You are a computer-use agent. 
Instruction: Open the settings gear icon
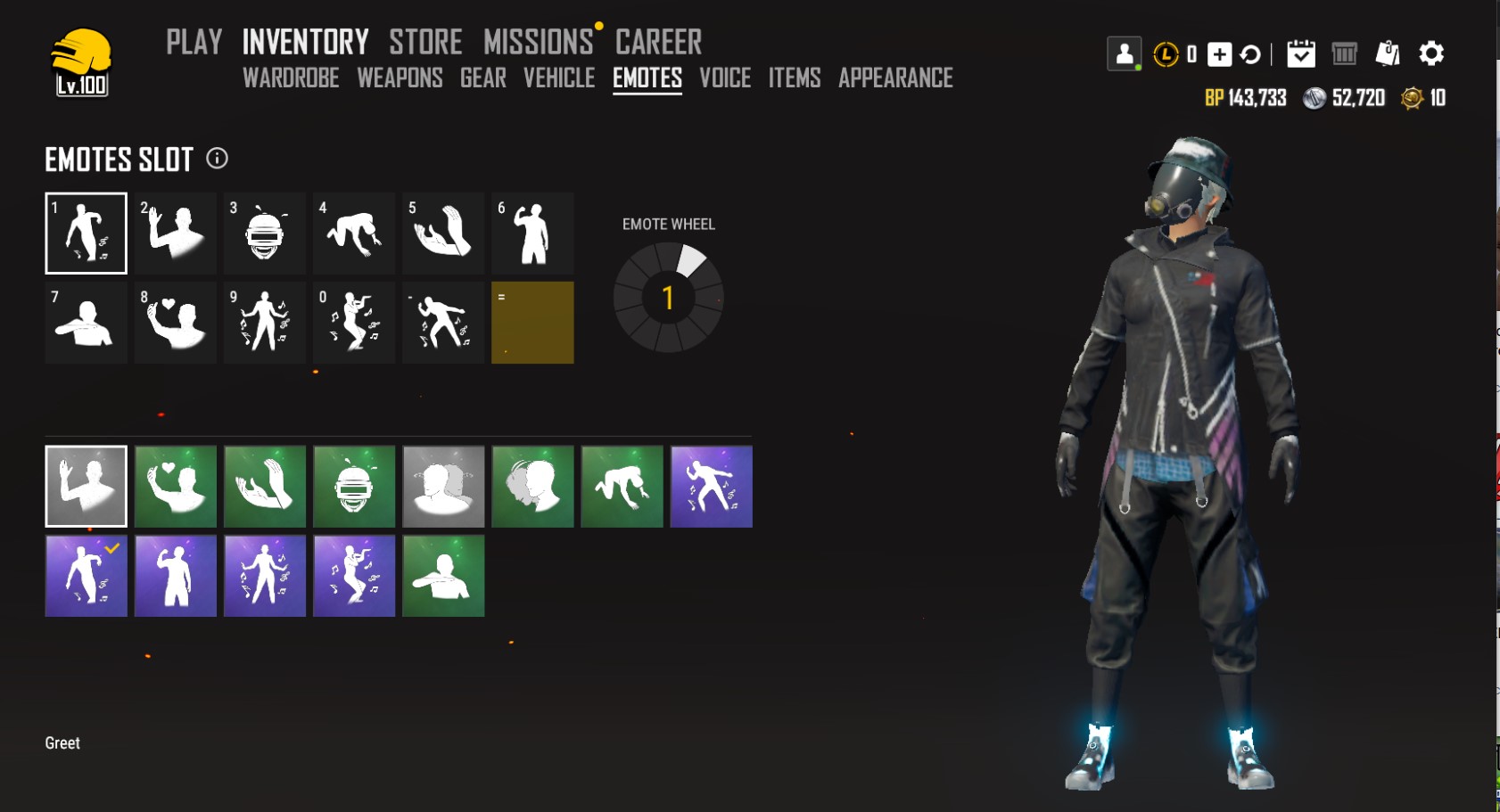(x=1431, y=53)
